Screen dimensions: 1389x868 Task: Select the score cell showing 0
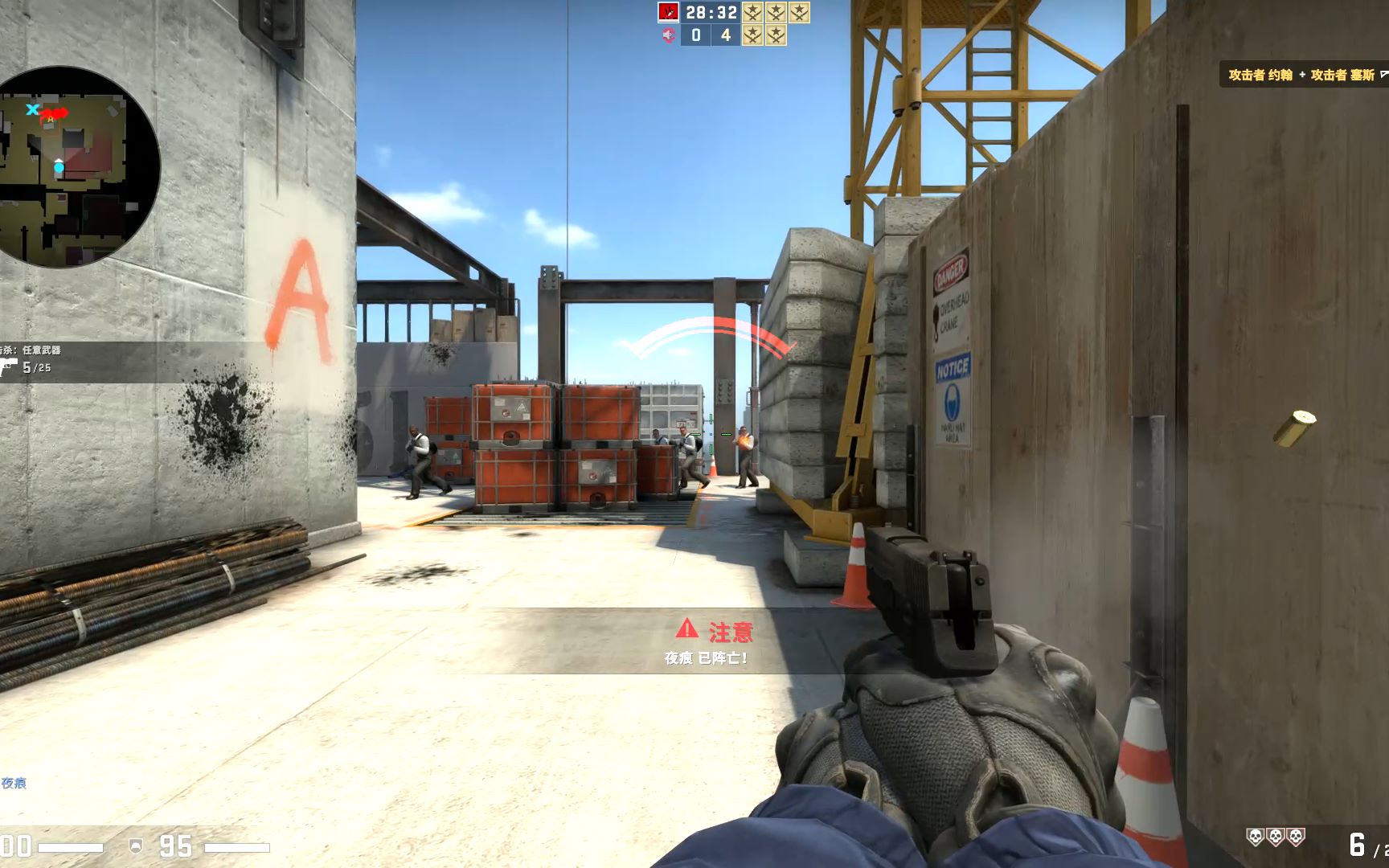[696, 36]
